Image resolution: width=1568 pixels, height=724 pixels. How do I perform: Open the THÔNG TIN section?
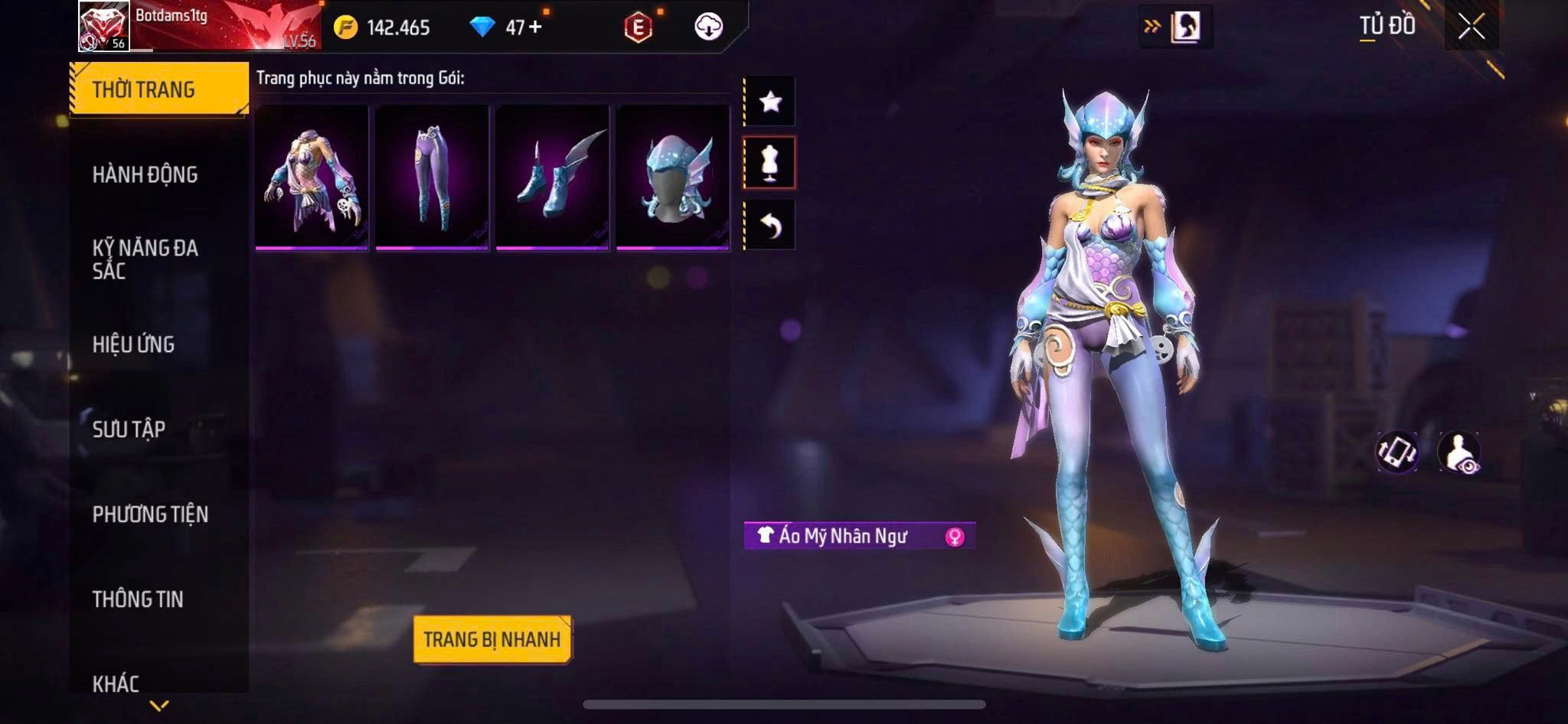138,598
